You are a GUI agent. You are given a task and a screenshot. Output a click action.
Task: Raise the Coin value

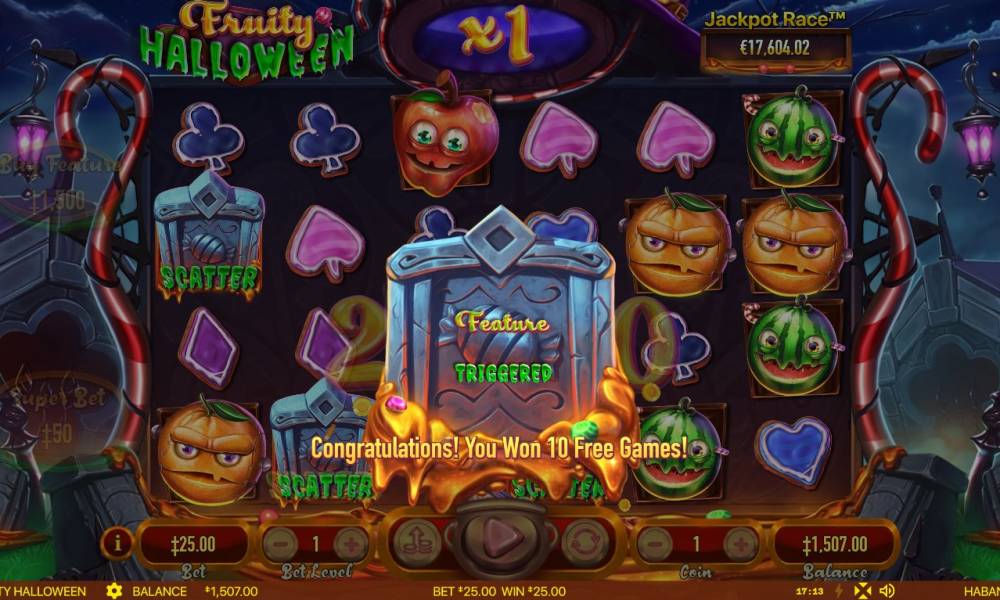tap(741, 544)
